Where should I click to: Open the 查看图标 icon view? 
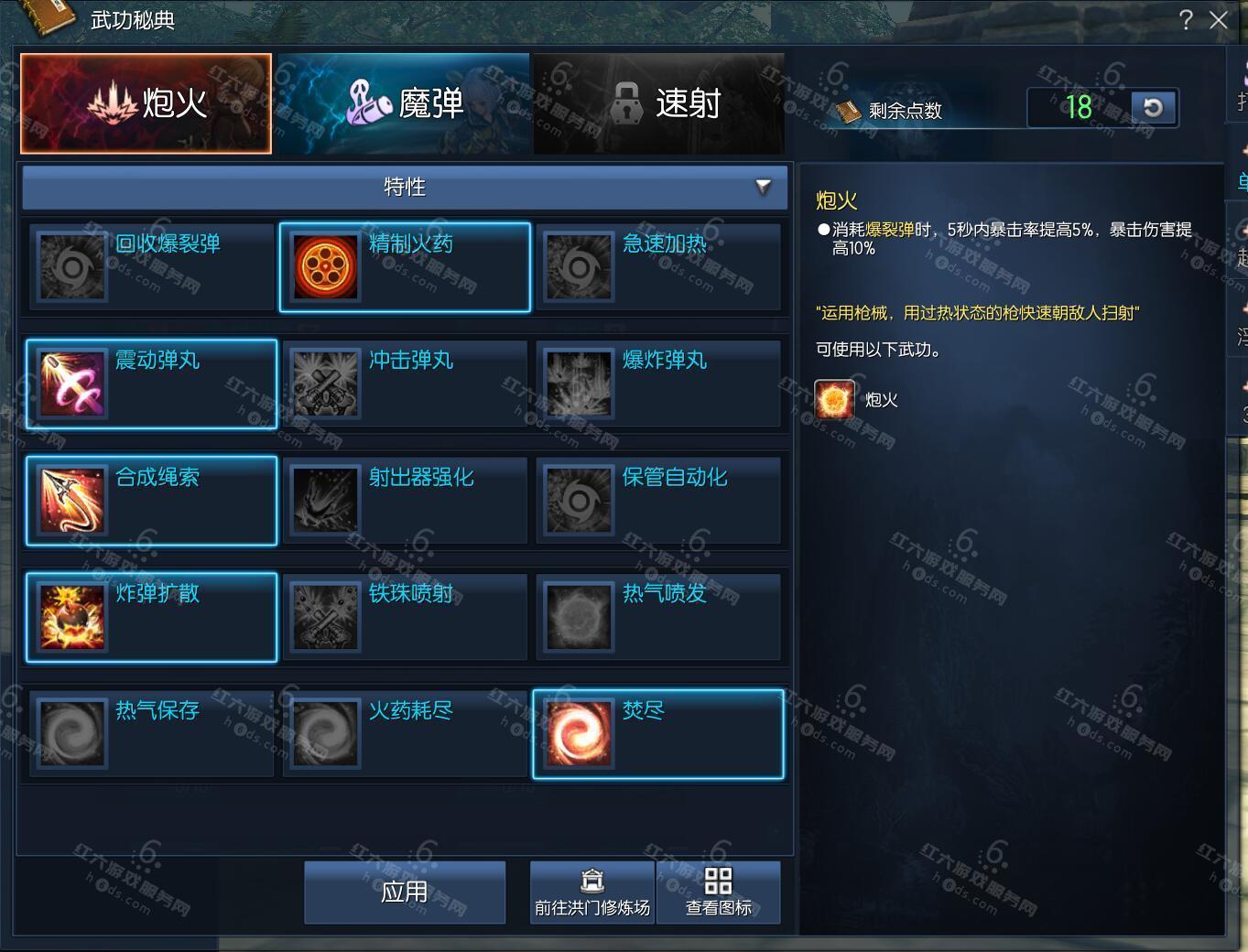click(x=719, y=892)
